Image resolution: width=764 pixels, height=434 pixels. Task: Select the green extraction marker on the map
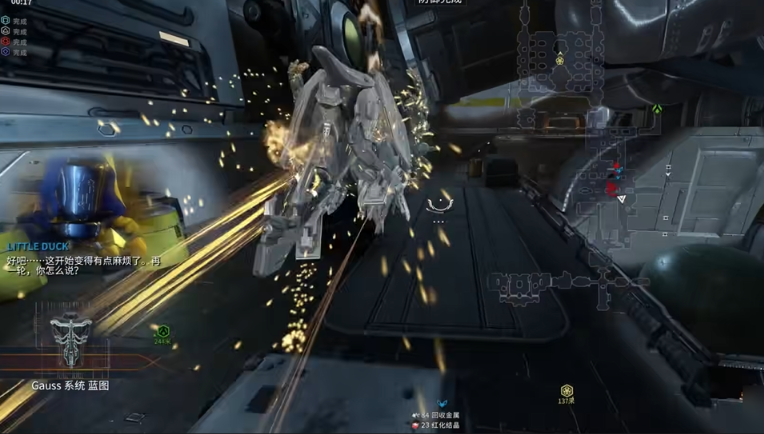(657, 109)
